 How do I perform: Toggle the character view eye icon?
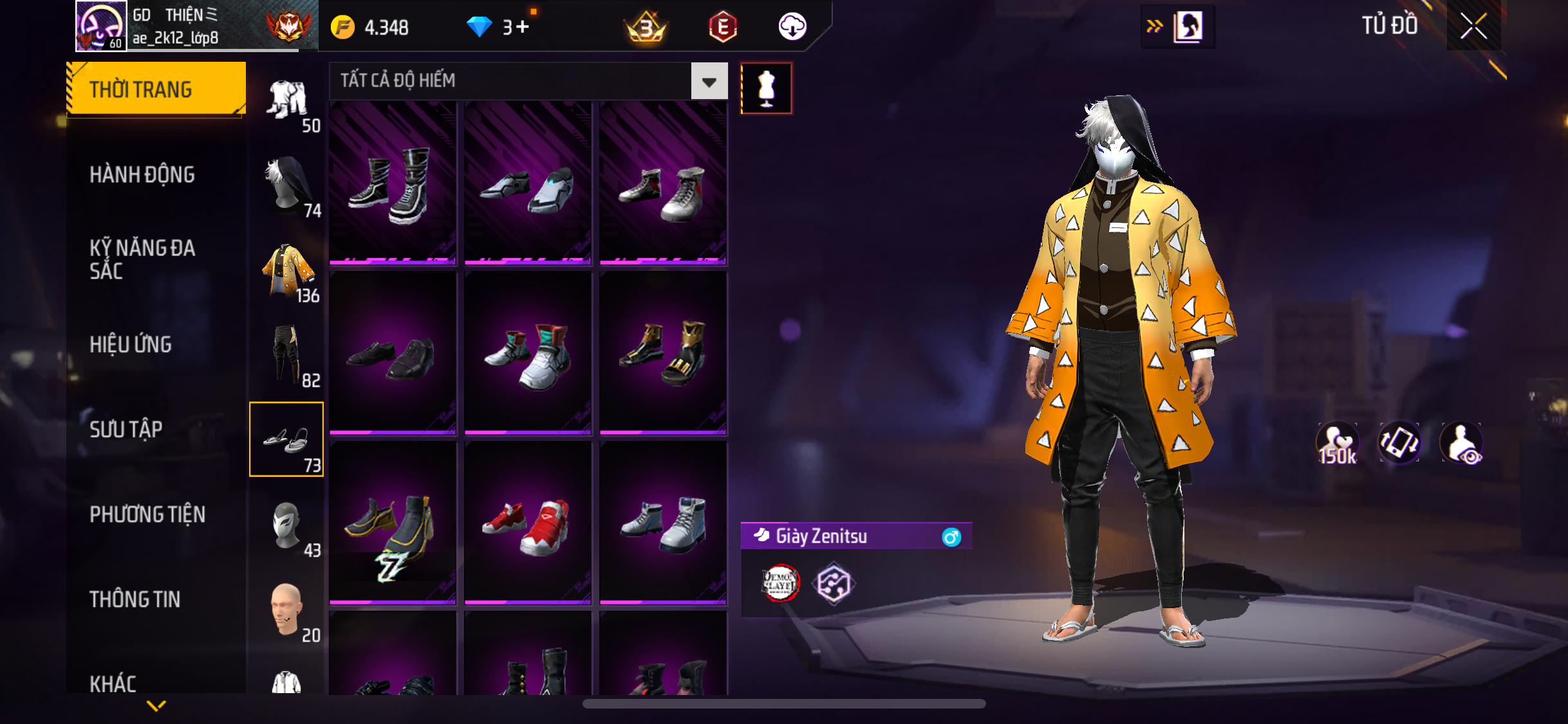[1462, 443]
